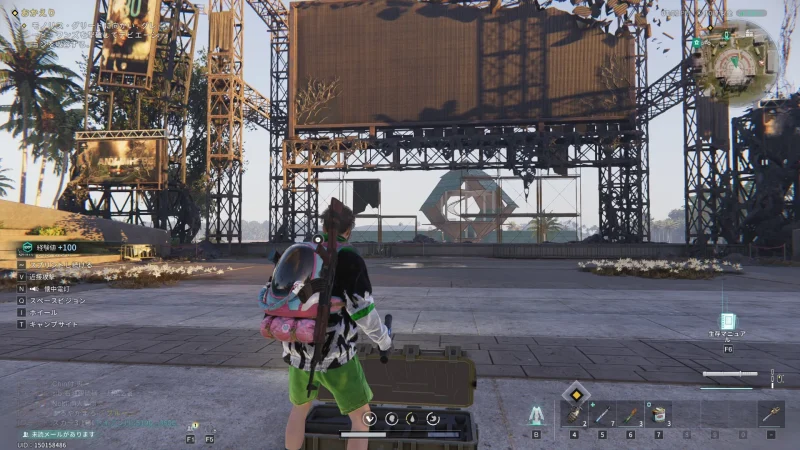Screen dimensions: 800x450
Task: Select the melee tool slot at hotbar end
Action: click(x=770, y=414)
